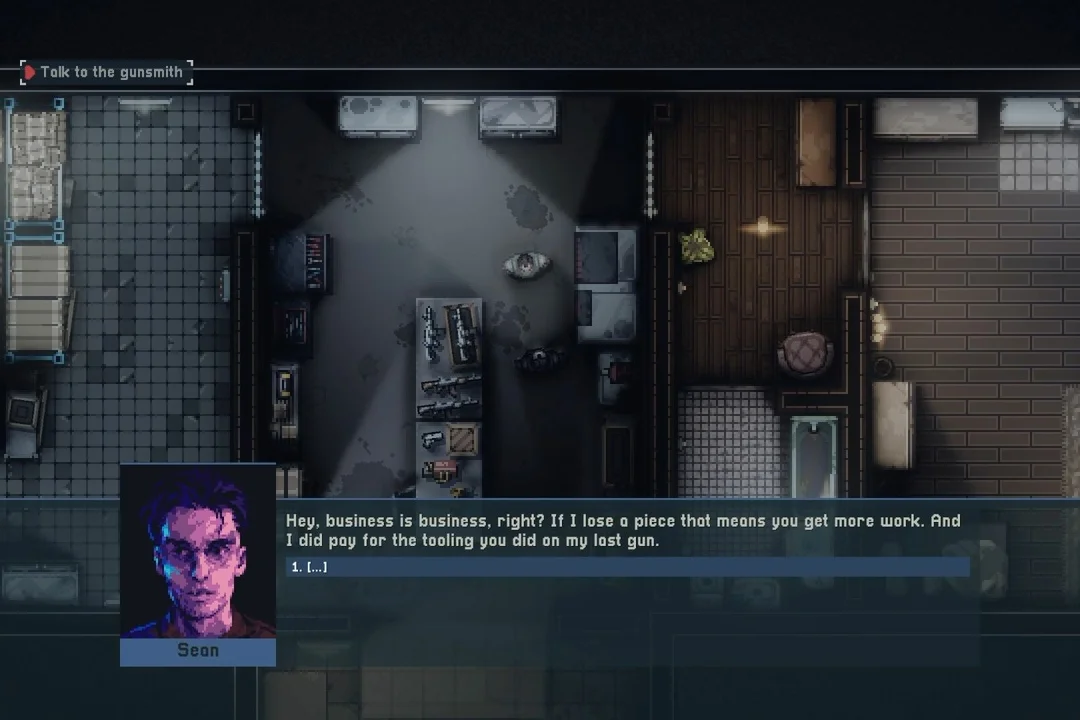
Task: Choose dialogue reply 1 "[...]"
Action: click(626, 567)
